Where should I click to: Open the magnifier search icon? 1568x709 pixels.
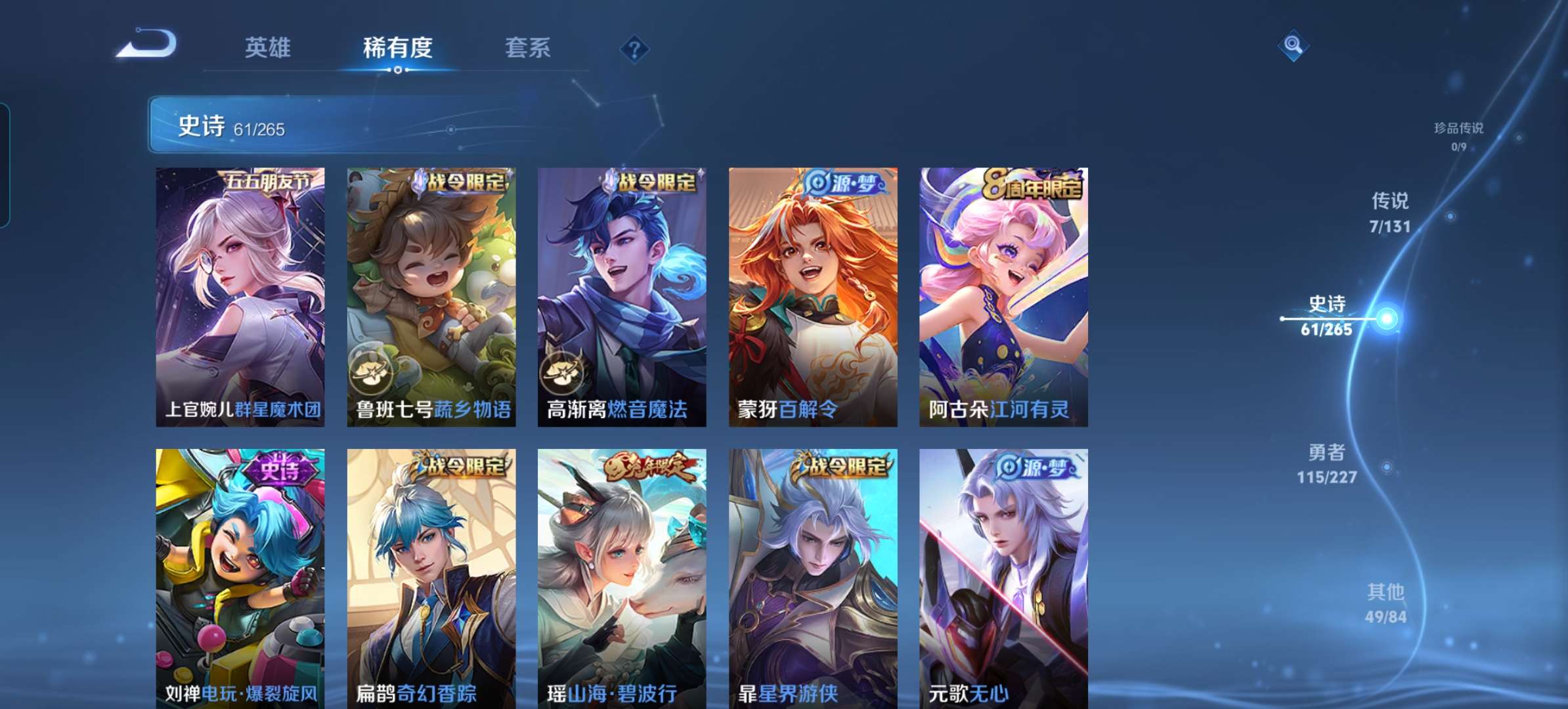[1293, 45]
